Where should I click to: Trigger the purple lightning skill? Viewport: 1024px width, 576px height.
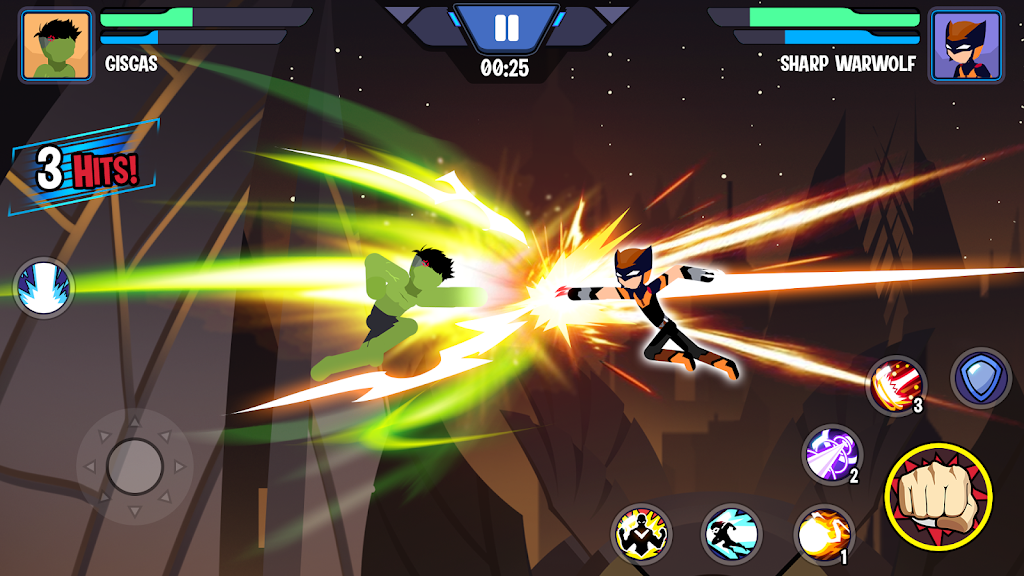click(x=832, y=454)
